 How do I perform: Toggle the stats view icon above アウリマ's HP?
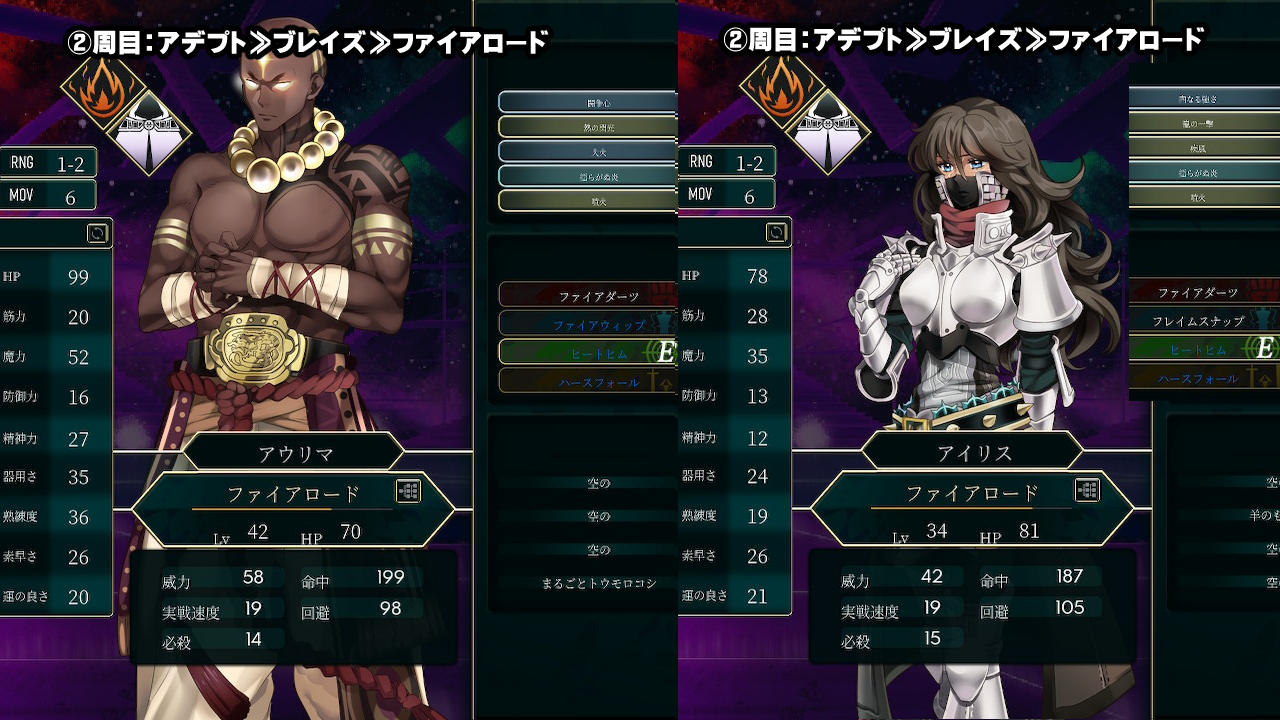[x=97, y=233]
